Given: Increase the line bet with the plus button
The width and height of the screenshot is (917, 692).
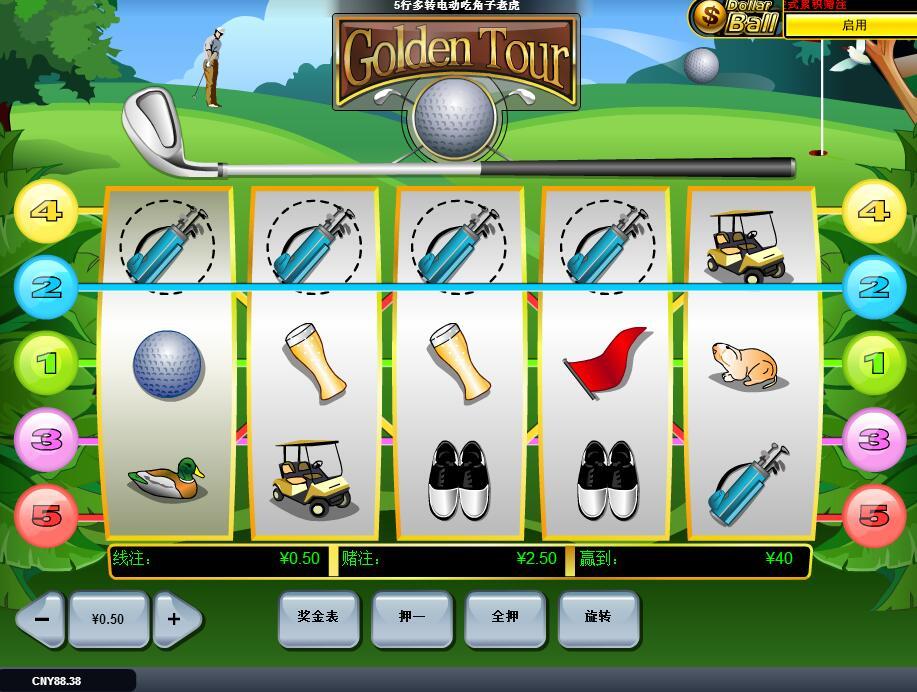Looking at the screenshot, I should pyautogui.click(x=174, y=619).
